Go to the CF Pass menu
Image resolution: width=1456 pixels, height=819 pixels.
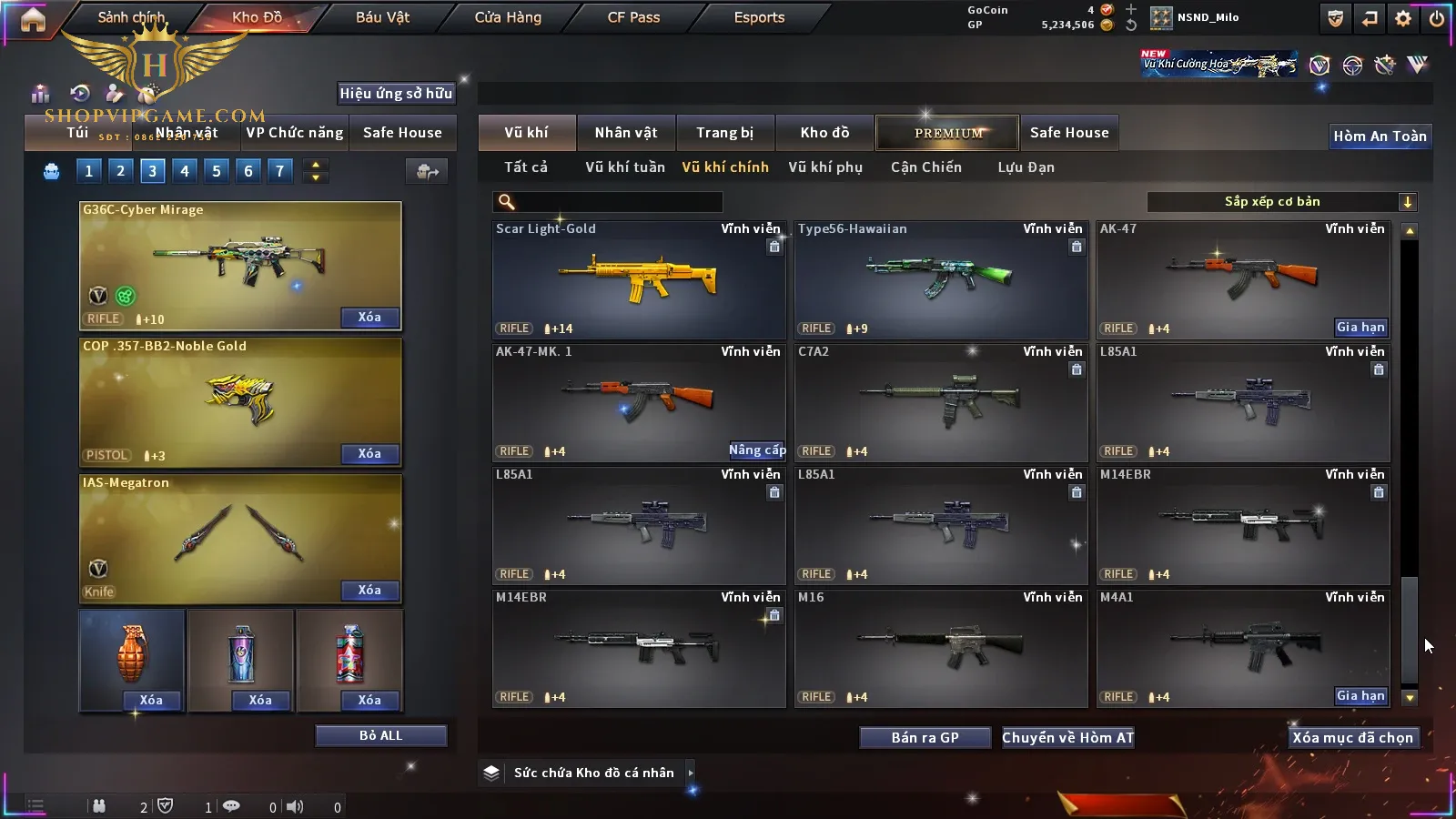point(633,17)
